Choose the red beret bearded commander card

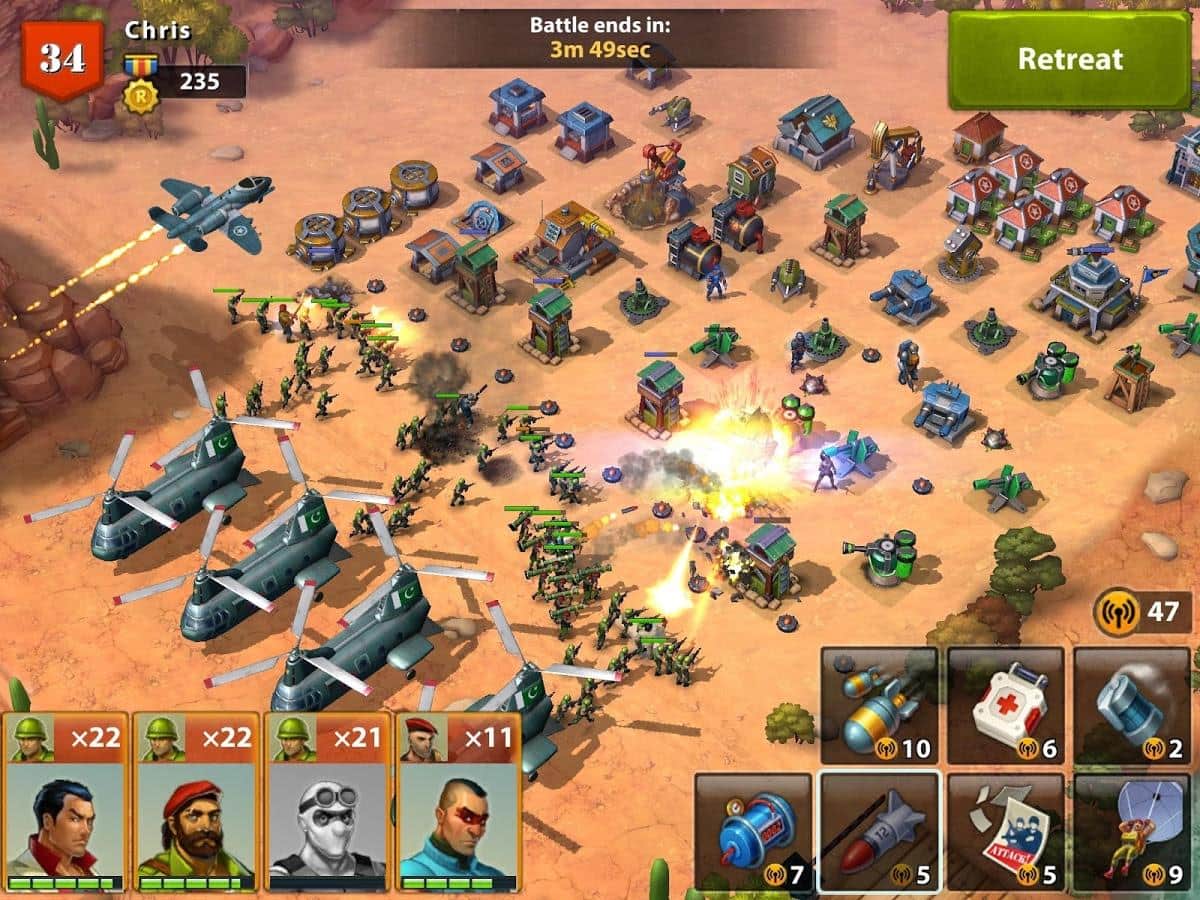point(196,802)
